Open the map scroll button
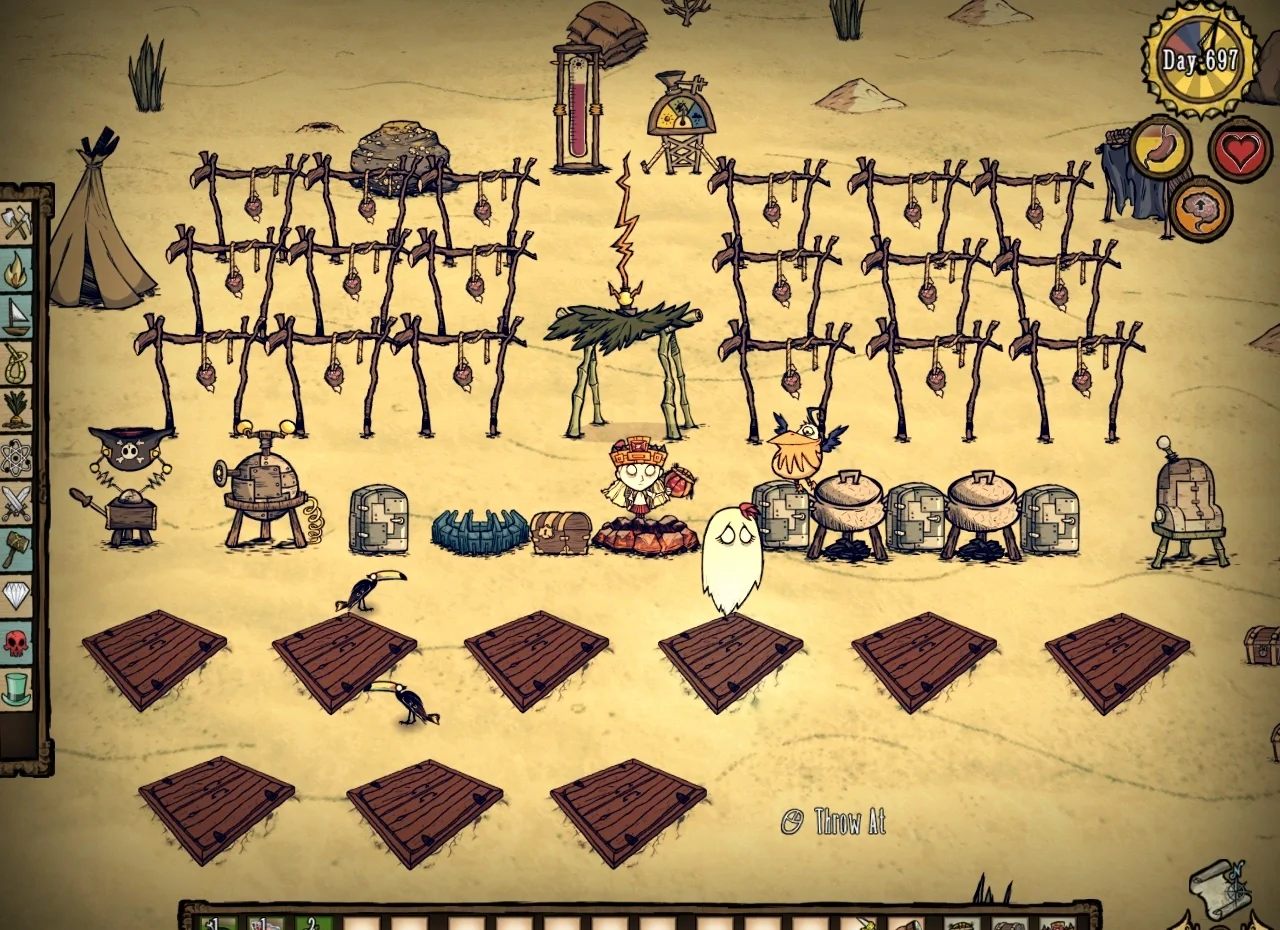This screenshot has height=930, width=1280. pos(1218,888)
